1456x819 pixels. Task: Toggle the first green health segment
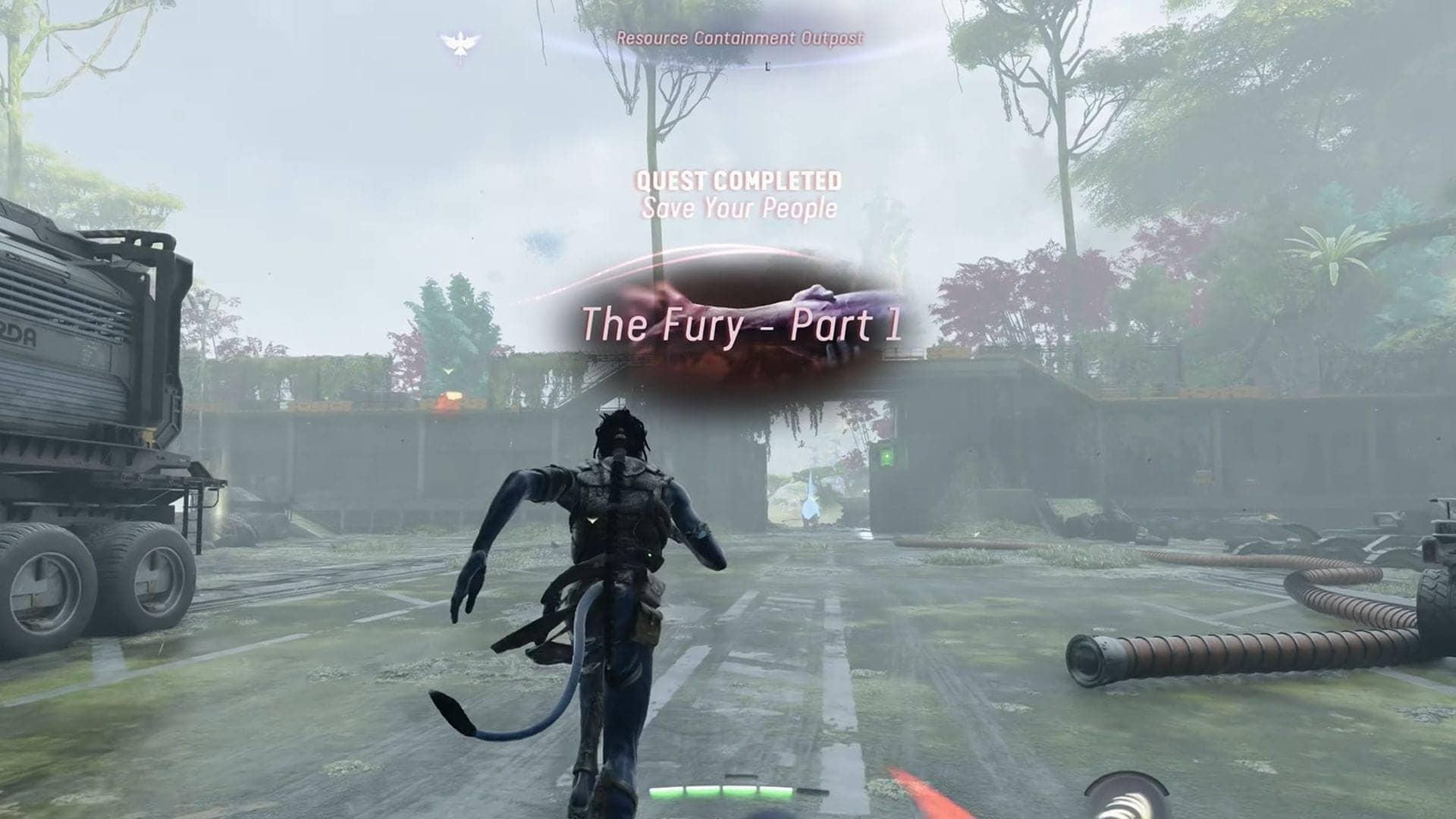[x=667, y=792]
